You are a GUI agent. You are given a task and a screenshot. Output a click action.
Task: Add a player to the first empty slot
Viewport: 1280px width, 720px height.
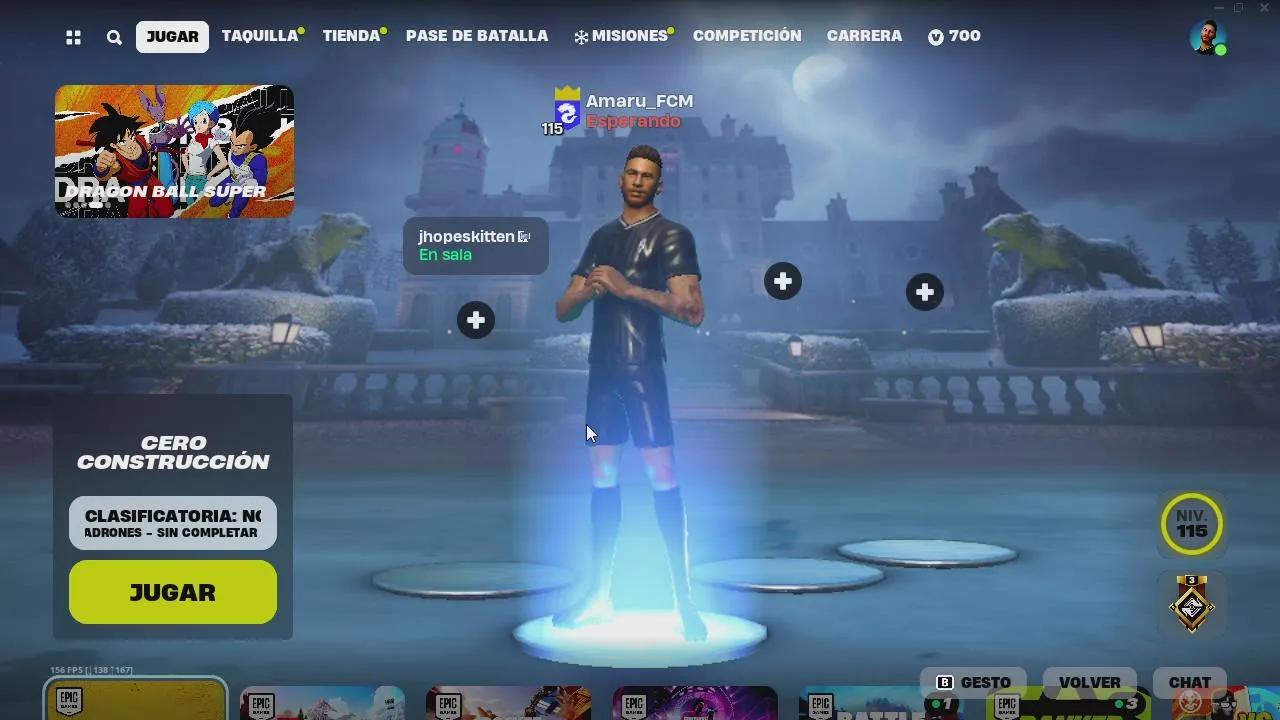(x=475, y=320)
